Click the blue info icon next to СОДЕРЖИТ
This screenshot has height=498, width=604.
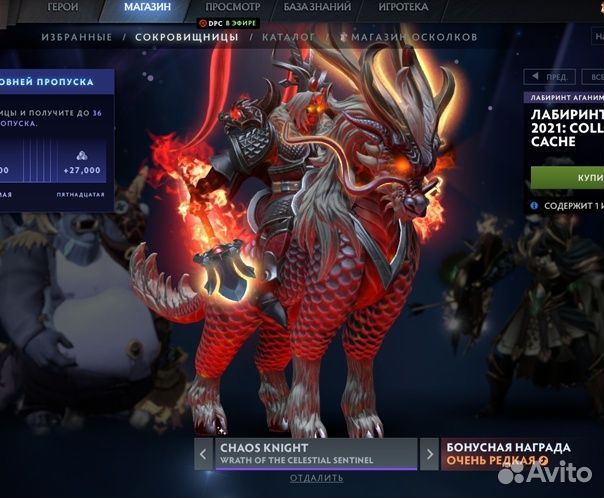[x=535, y=205]
